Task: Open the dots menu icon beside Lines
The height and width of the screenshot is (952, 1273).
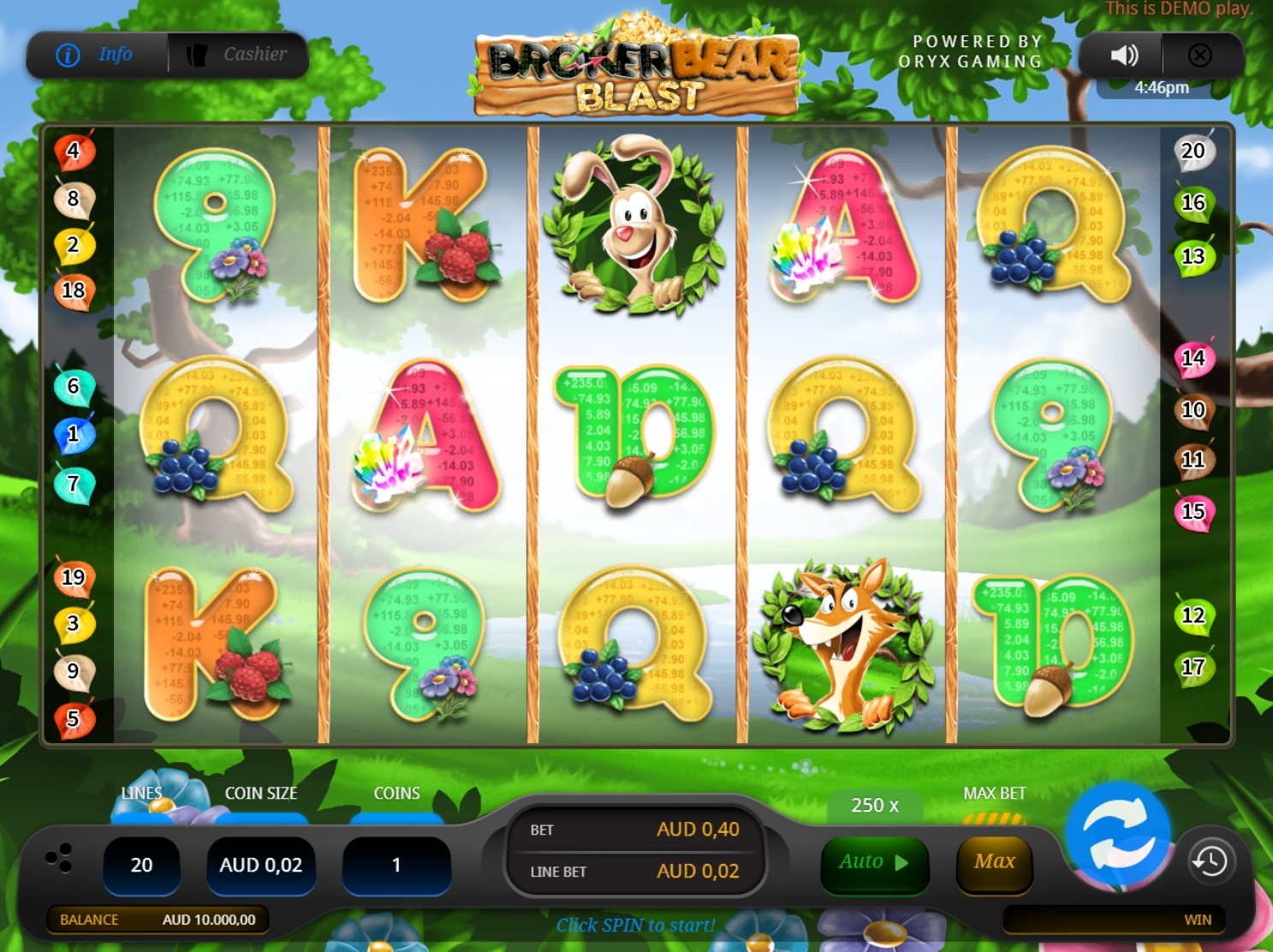Action: 59,858
